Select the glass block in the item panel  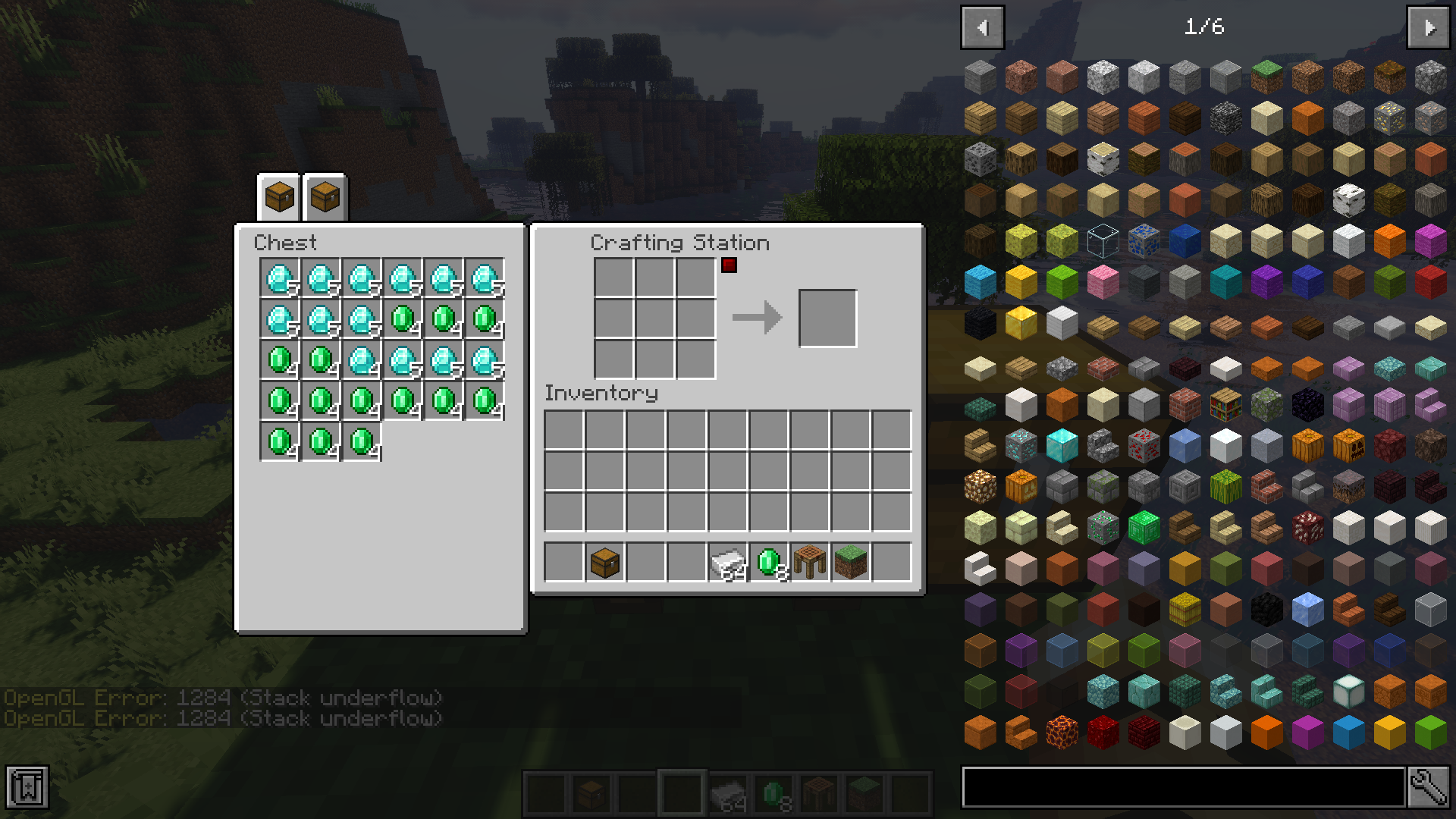1103,240
